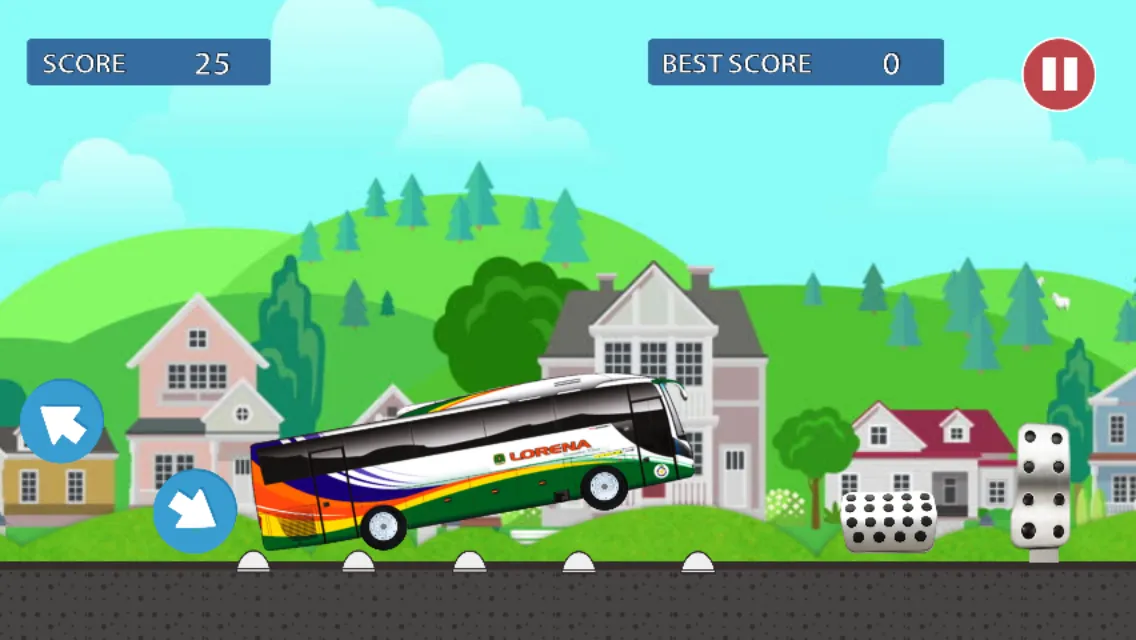Pause the game with the red button
This screenshot has width=1136, height=640.
1058,74
